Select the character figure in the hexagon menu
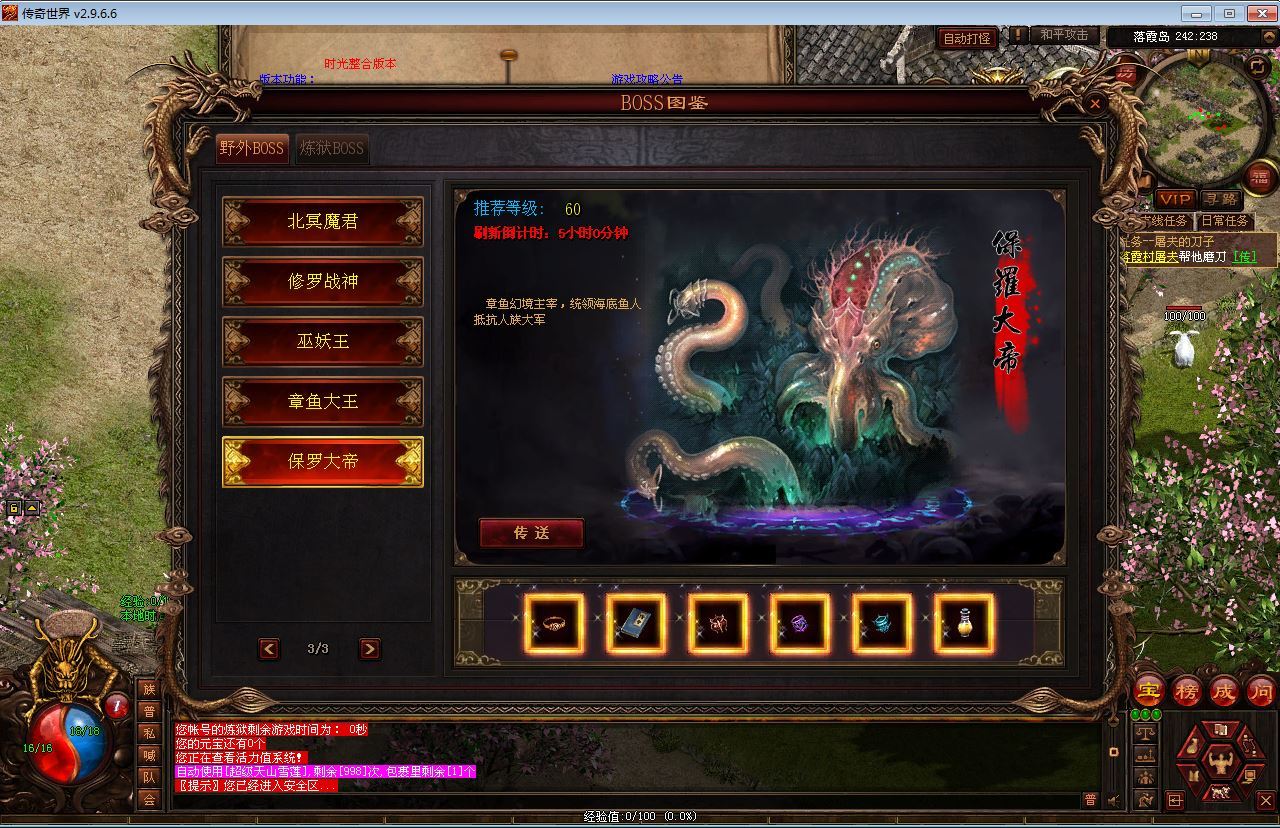 click(x=1220, y=760)
